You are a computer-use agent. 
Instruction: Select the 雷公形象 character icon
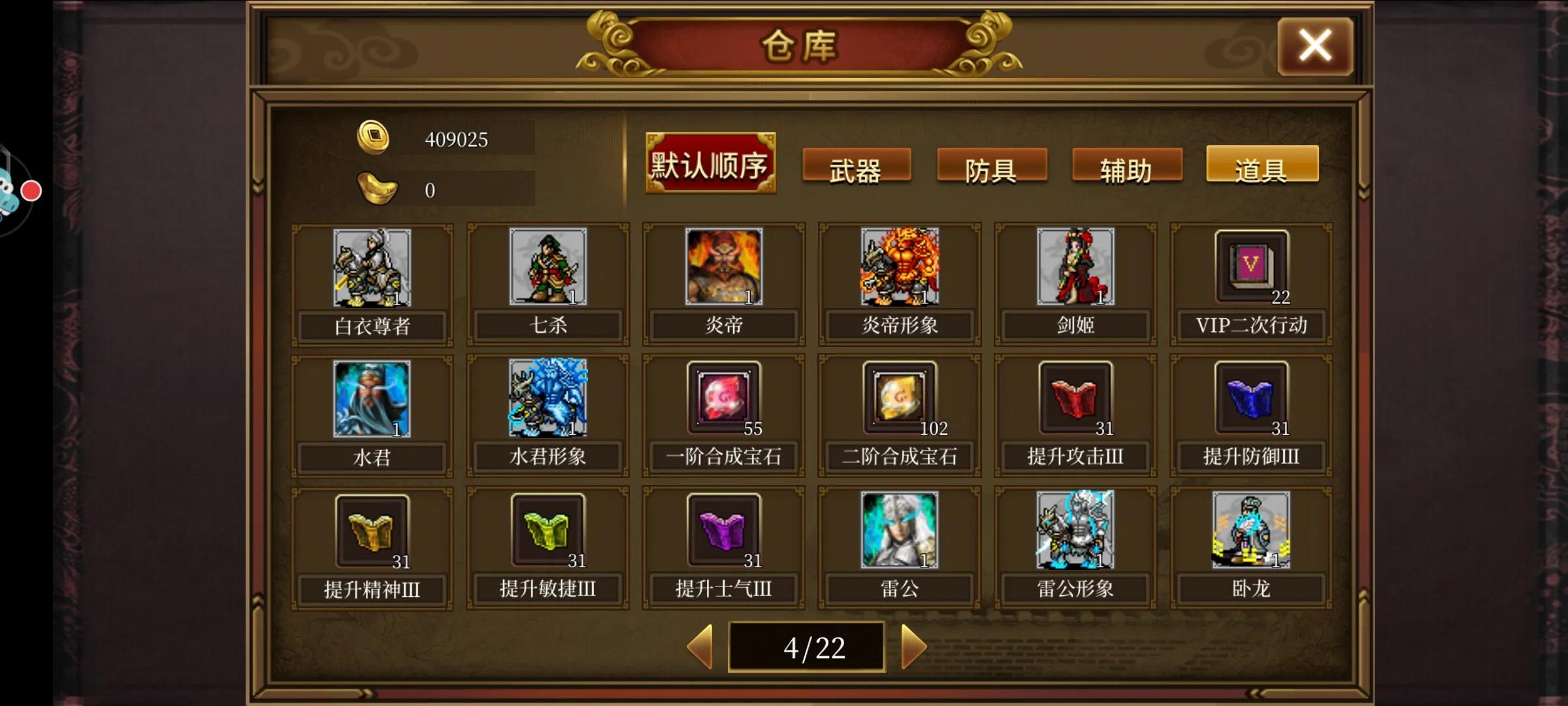(1075, 531)
